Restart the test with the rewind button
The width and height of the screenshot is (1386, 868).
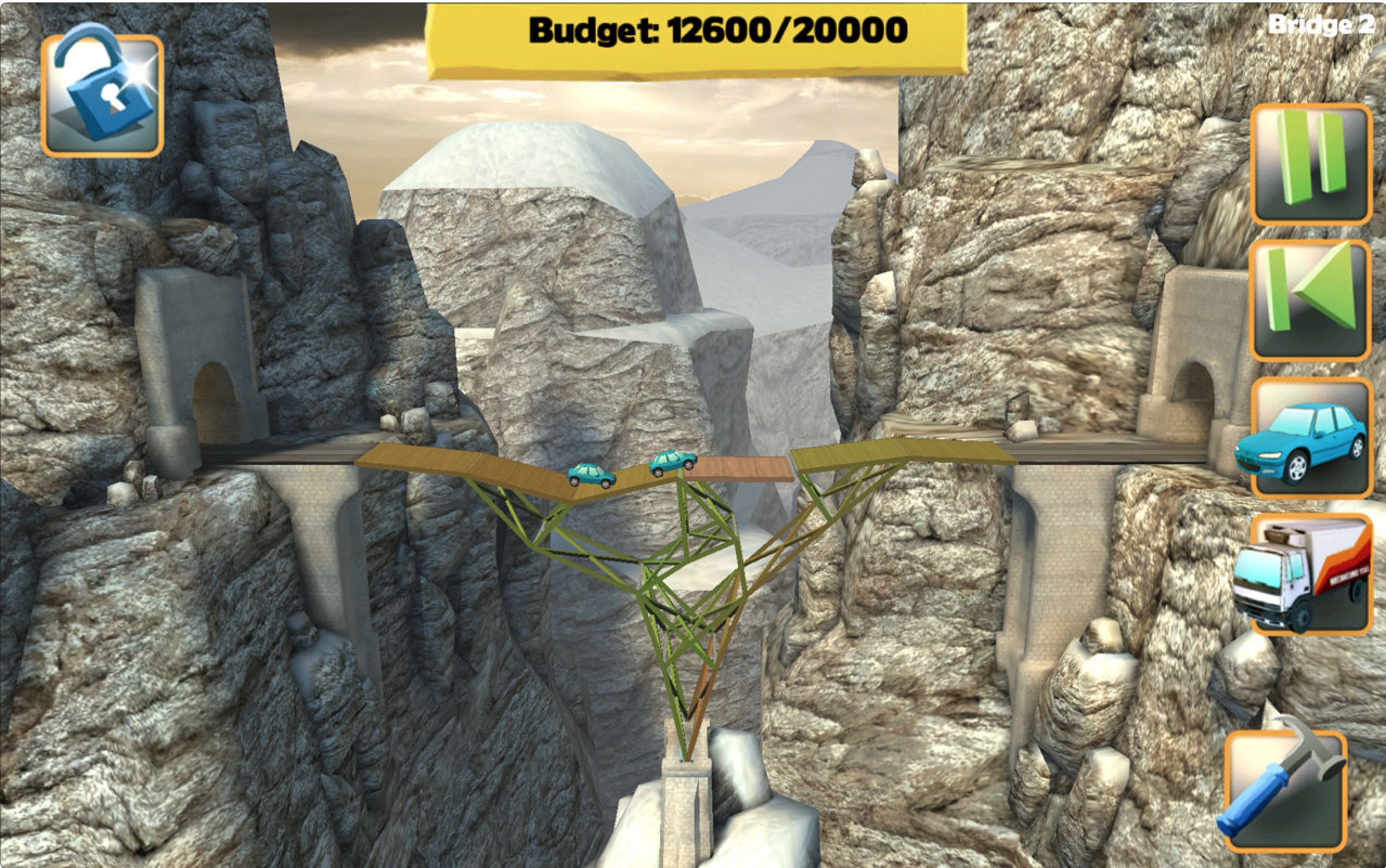(x=1310, y=300)
